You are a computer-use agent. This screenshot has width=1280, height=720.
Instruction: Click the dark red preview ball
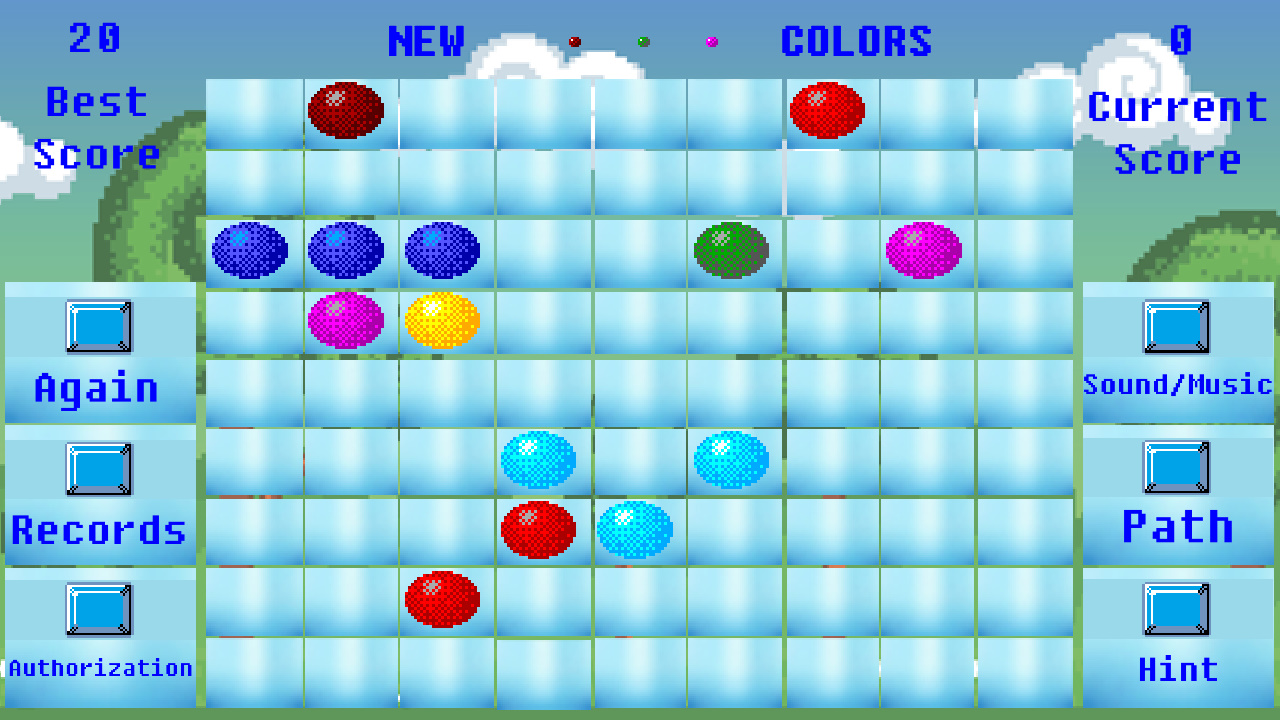coord(573,41)
